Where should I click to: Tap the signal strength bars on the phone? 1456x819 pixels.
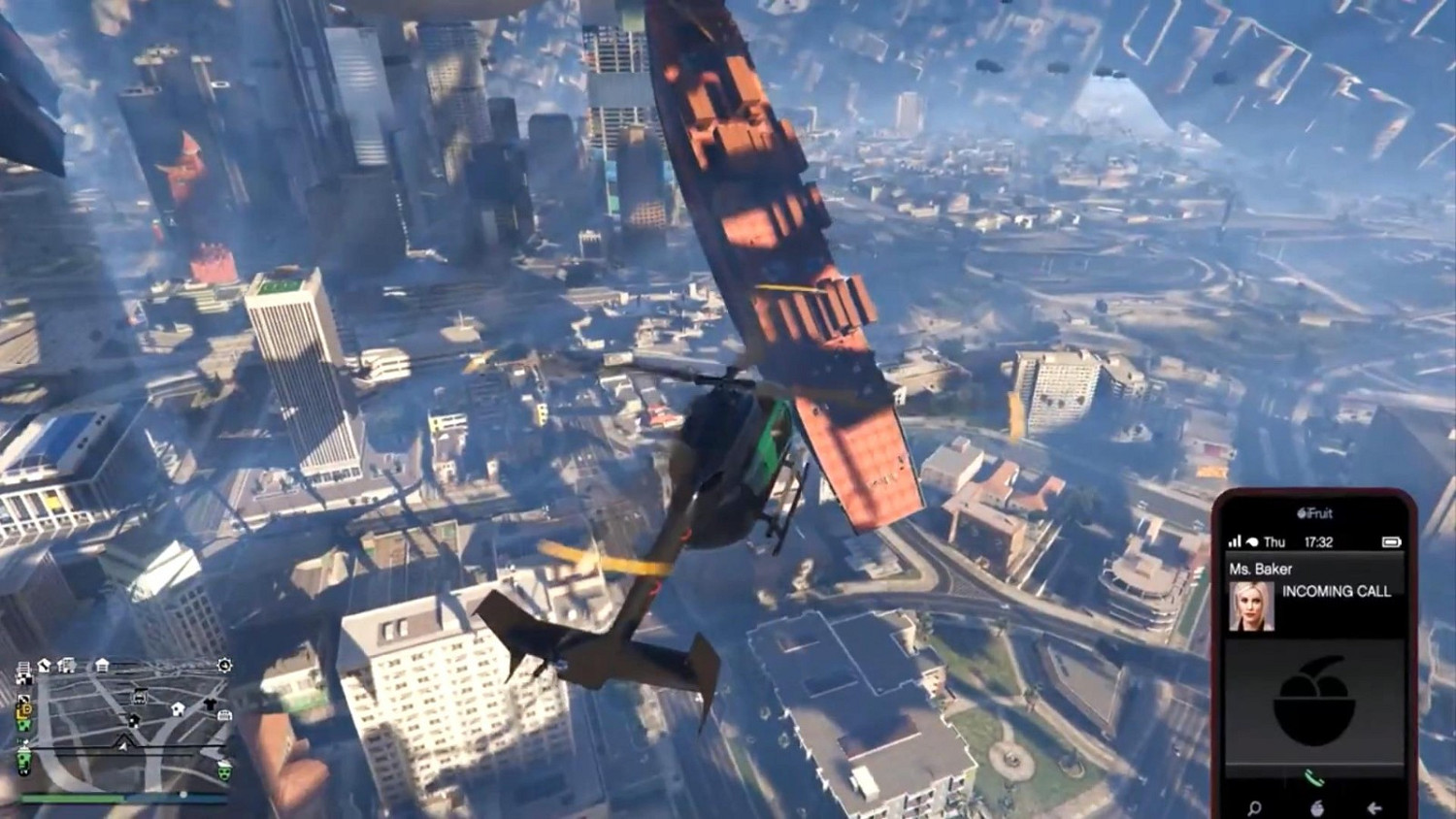click(1235, 539)
